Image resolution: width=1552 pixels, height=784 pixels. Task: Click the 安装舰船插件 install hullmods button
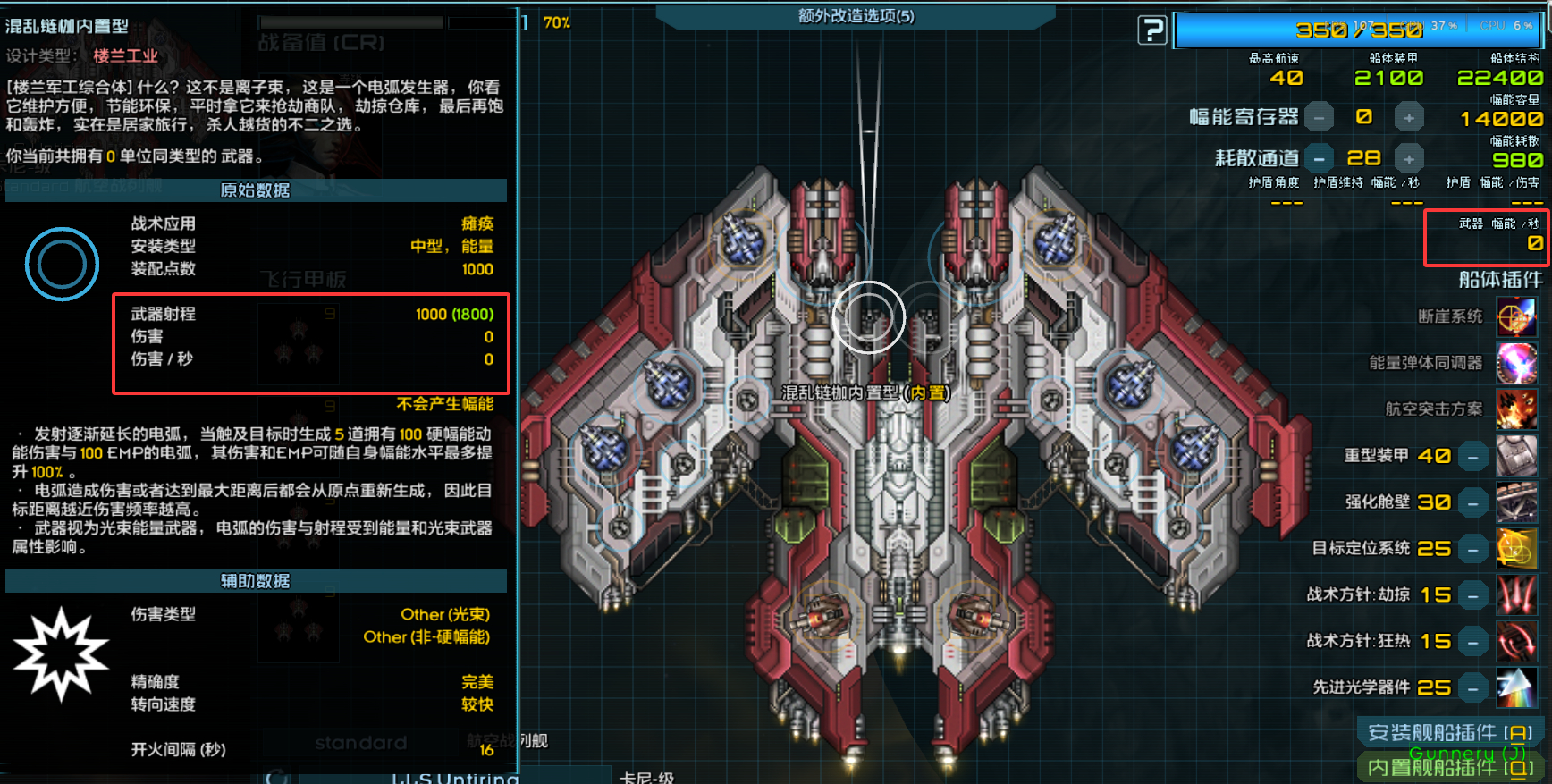[x=1449, y=732]
